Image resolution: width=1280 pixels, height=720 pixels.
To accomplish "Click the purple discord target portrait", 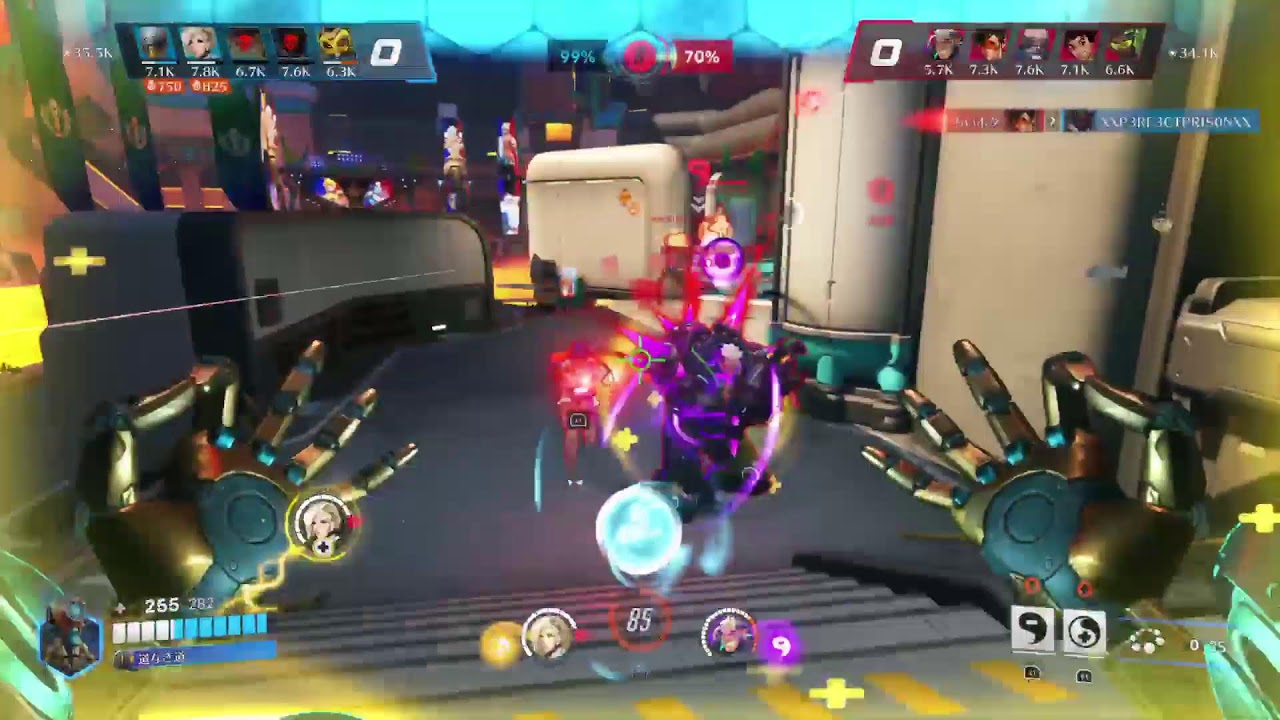I will pyautogui.click(x=728, y=632).
